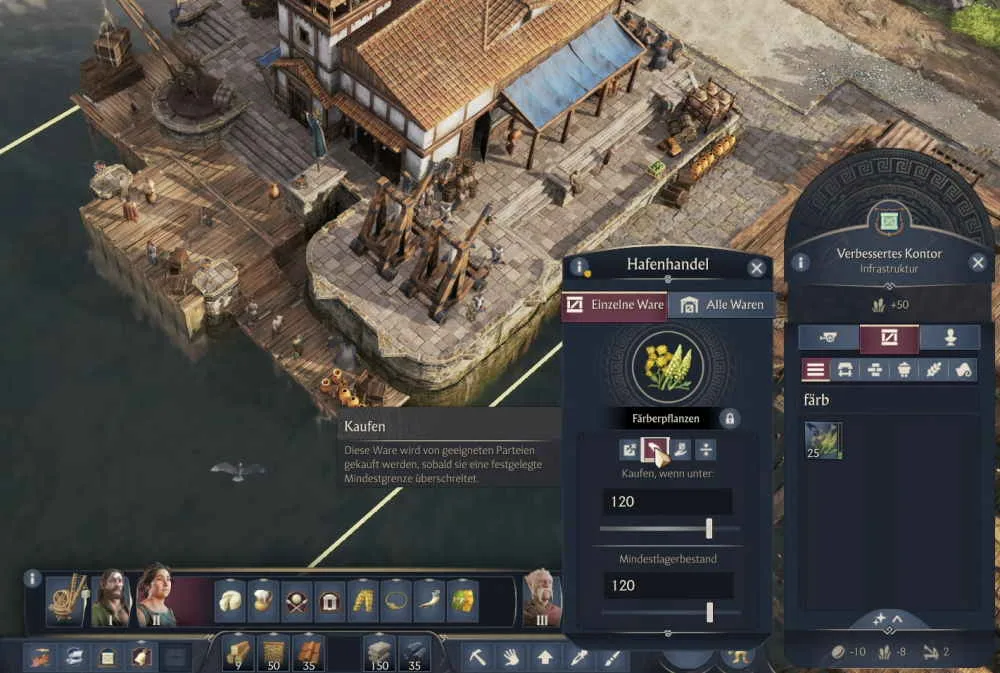Open the info button of Hafenhandel

pos(578,267)
